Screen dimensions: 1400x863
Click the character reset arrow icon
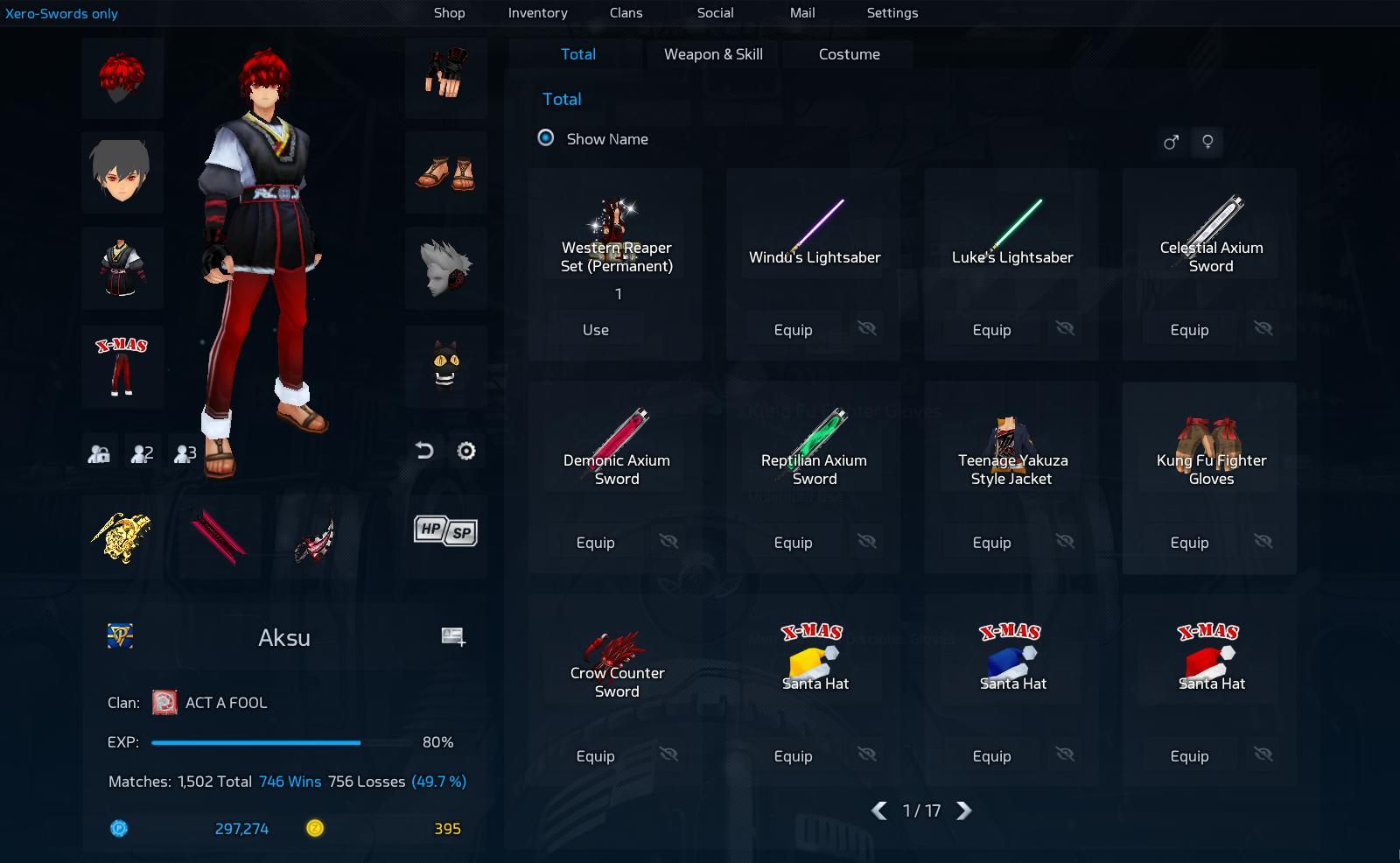[424, 451]
